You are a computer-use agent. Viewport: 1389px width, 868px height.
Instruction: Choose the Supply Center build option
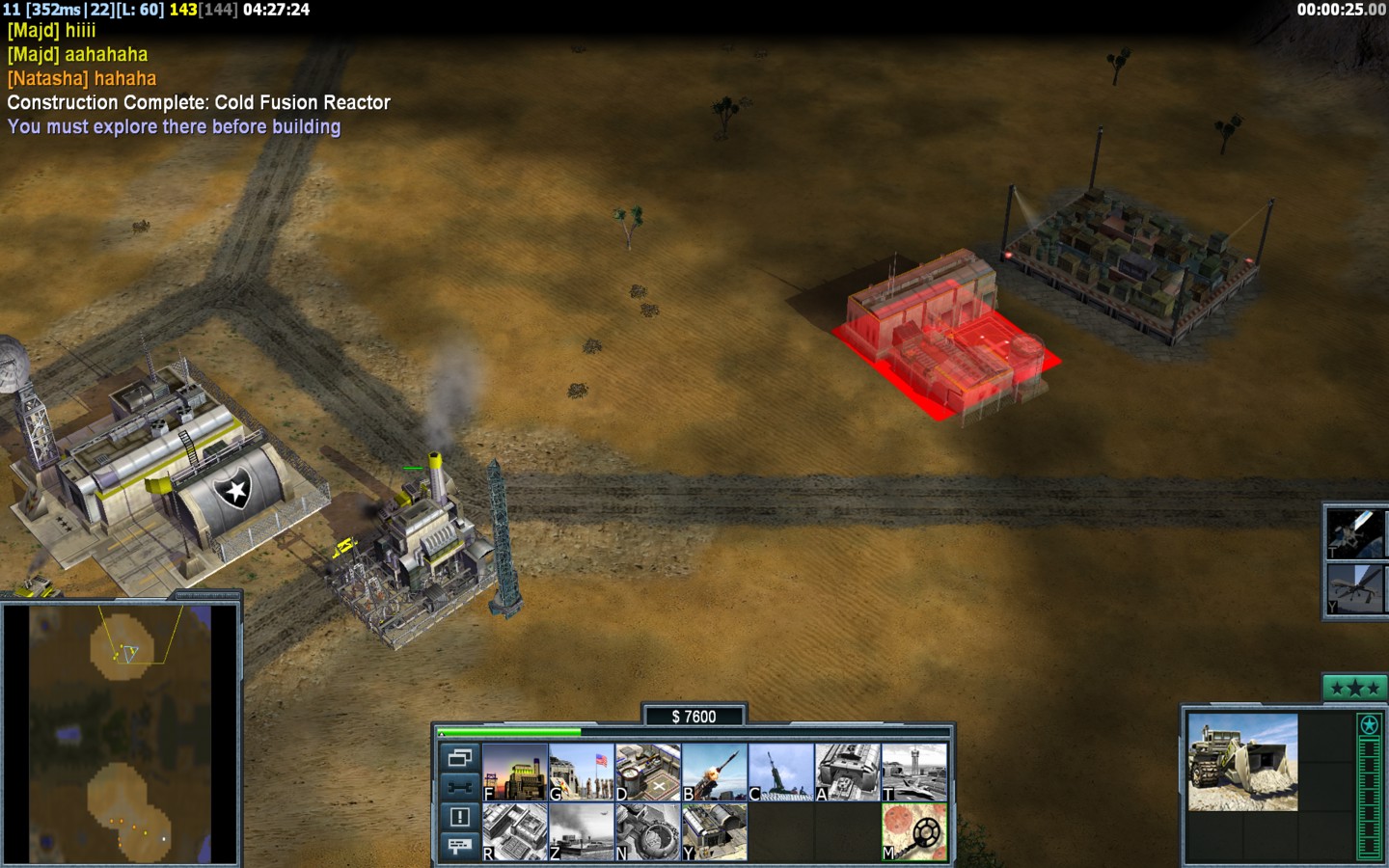coord(648,772)
